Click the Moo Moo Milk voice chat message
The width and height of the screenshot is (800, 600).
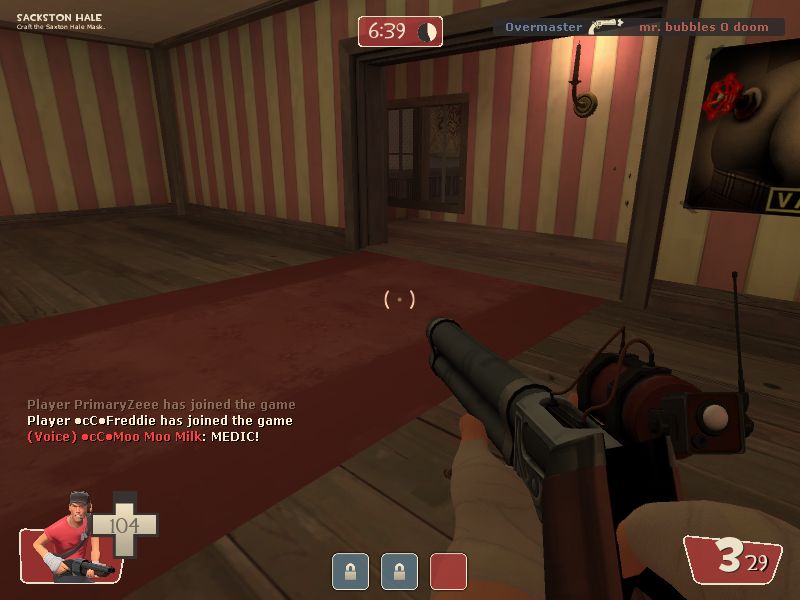click(x=143, y=437)
